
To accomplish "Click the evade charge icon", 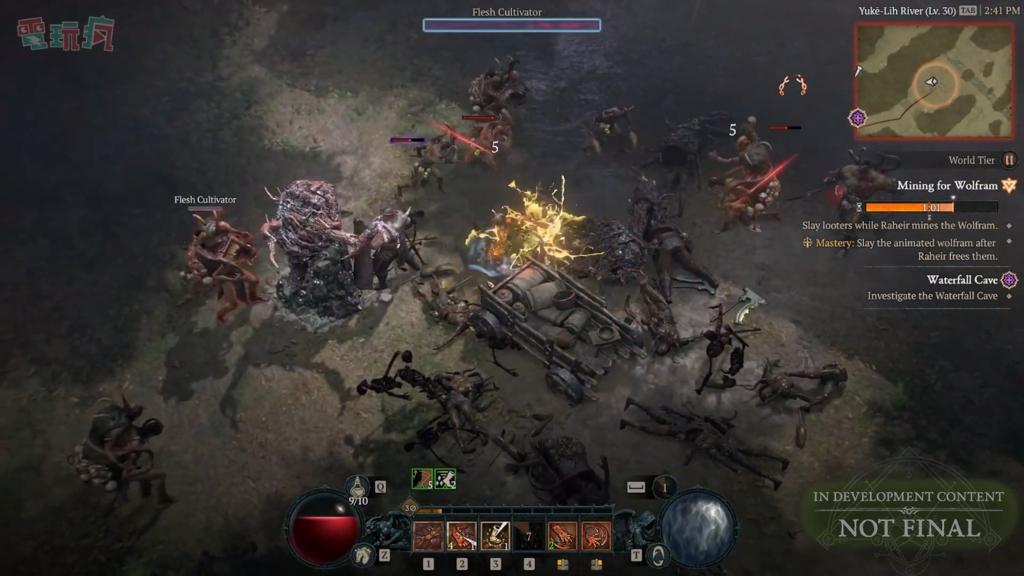I will click(664, 487).
